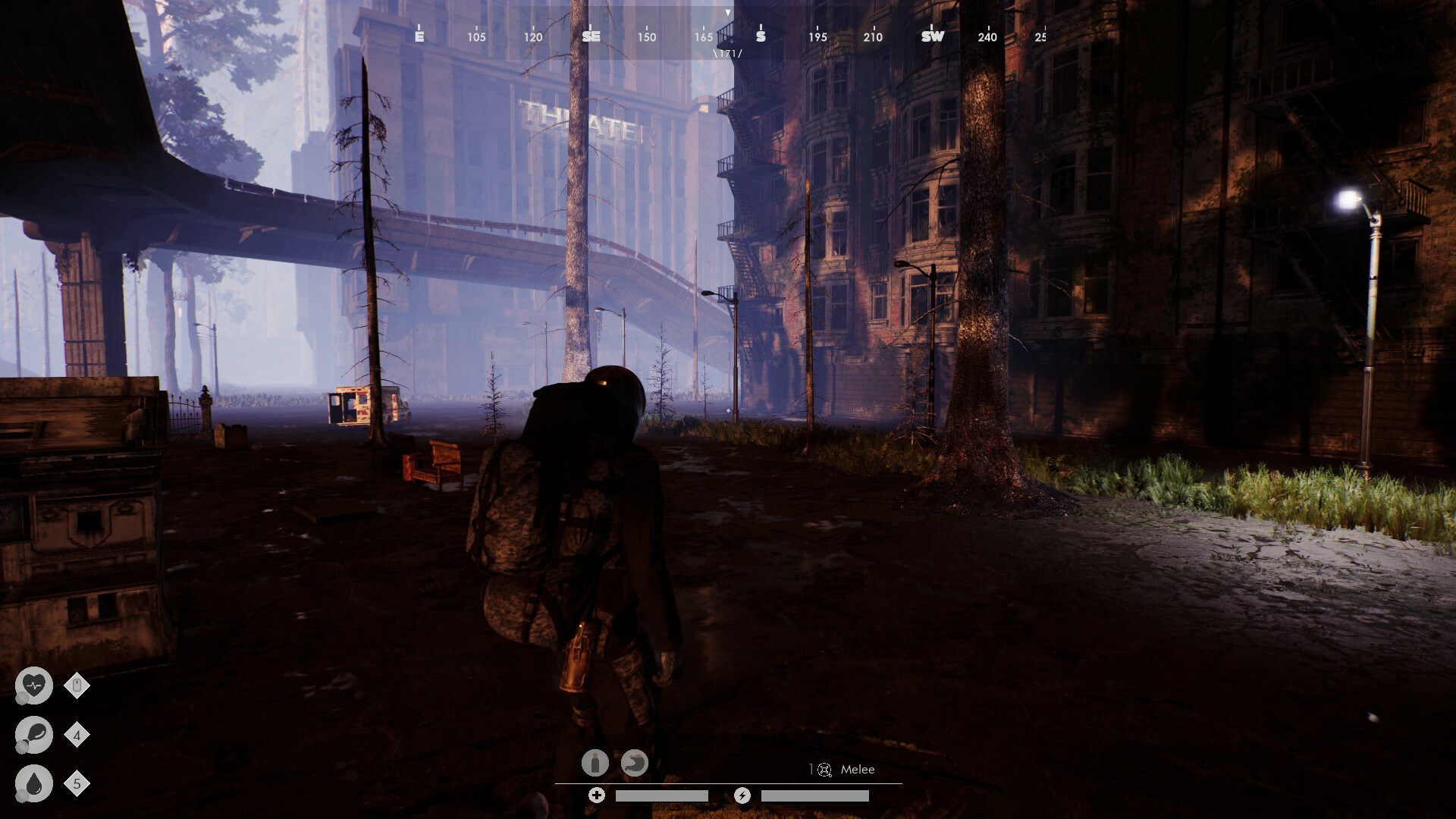
Task: Click the SE marker on the compass
Action: click(591, 36)
